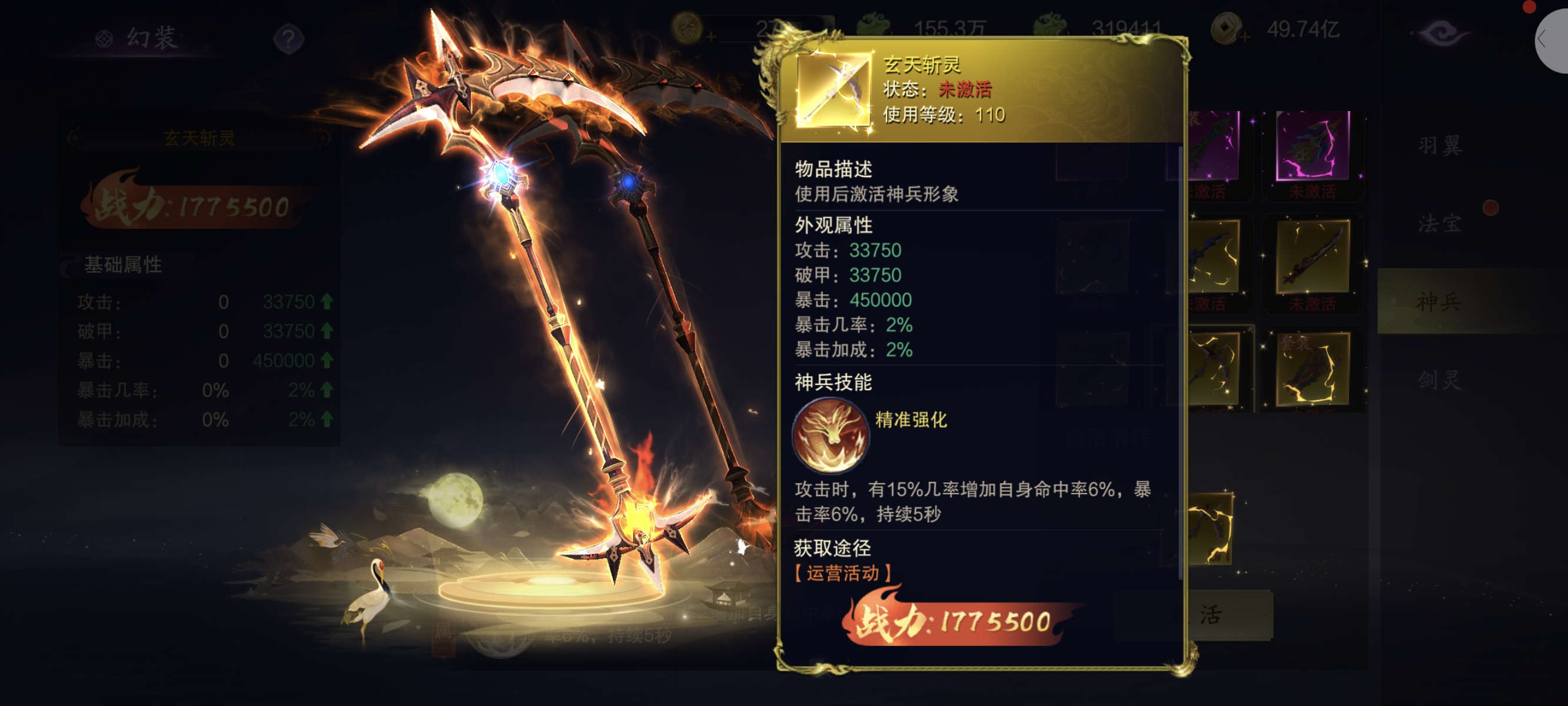Choose the golden red-blade sword thumbnail
This screenshot has height=706, width=1568.
click(x=1313, y=258)
